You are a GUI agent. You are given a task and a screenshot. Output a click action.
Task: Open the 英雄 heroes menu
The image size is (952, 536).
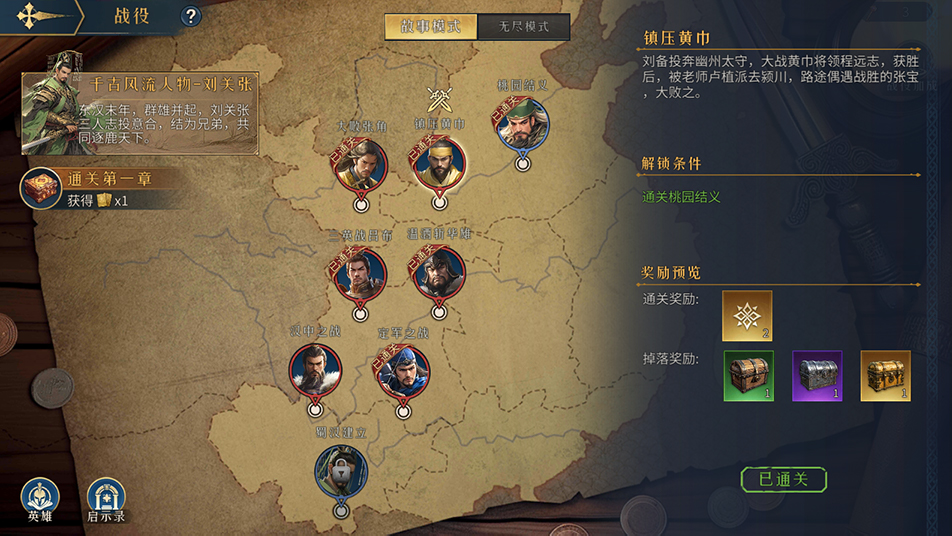[40, 498]
